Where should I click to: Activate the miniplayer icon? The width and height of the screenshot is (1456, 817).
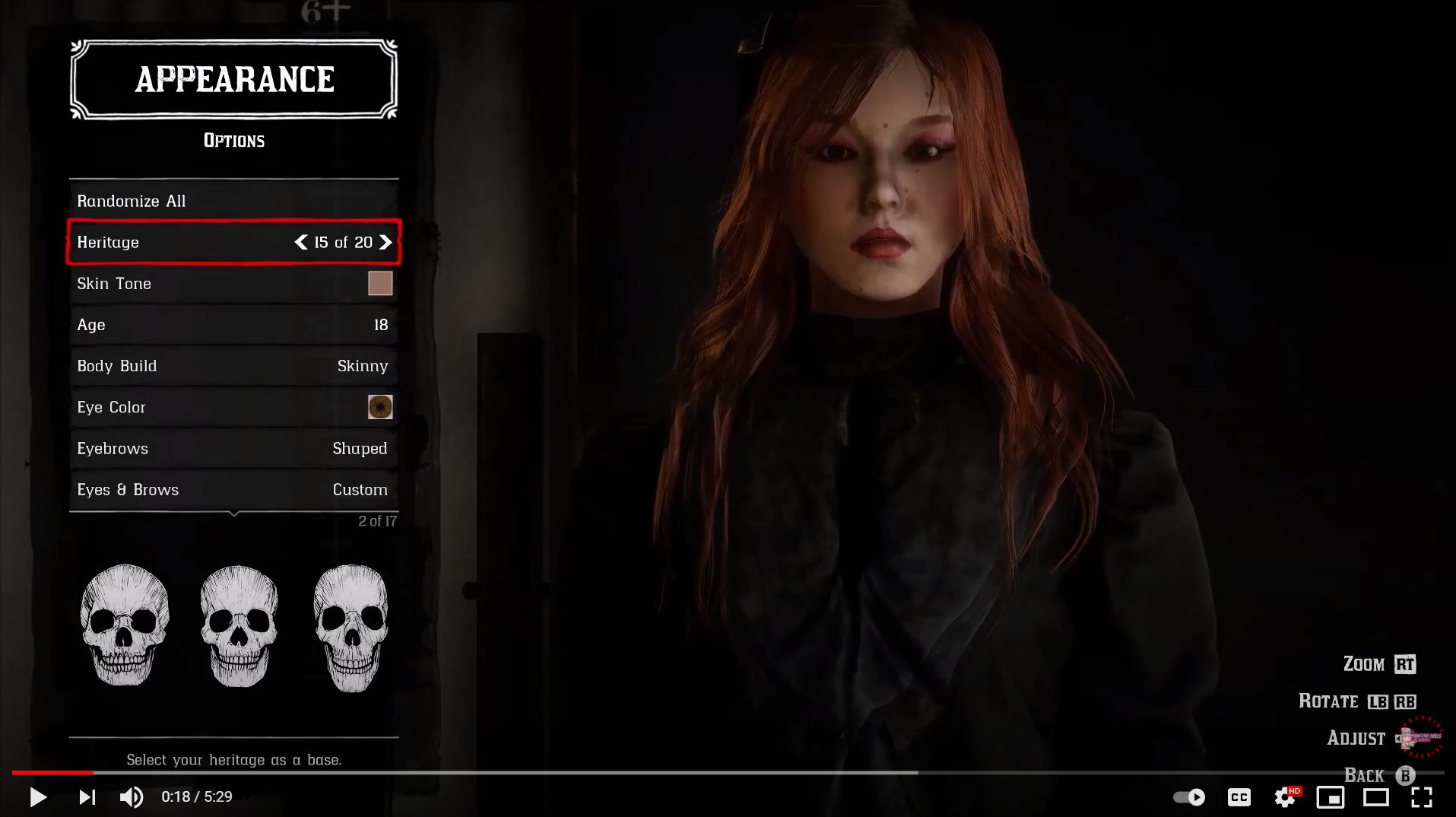1329,797
